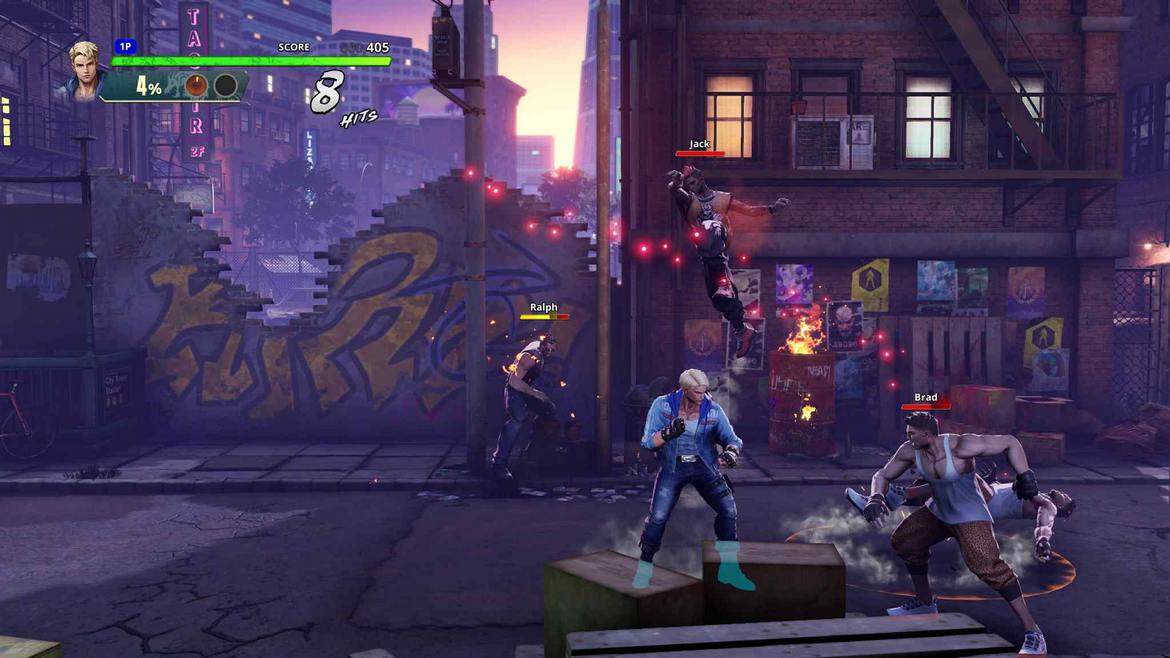Select the orange charged special gauge orb
Screen dimensions: 1170x658
click(197, 86)
